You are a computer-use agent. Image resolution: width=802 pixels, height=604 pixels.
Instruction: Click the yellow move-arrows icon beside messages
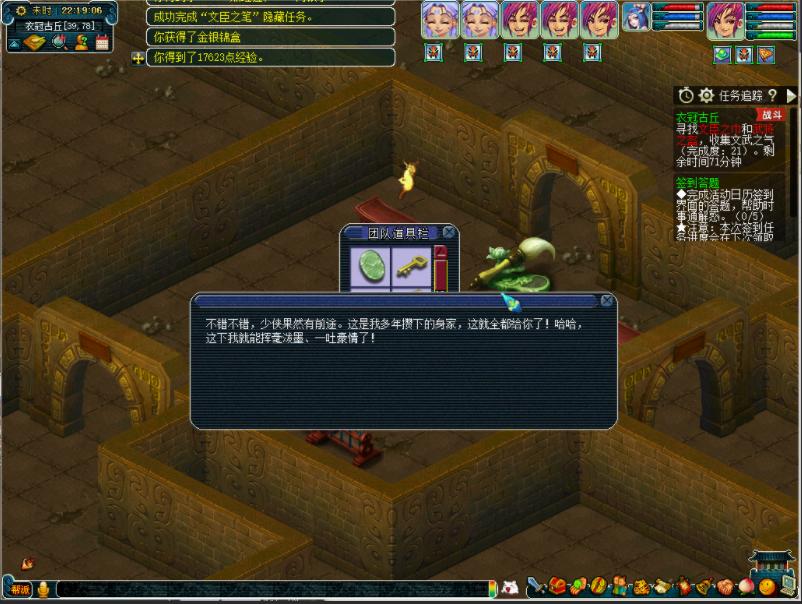(x=138, y=58)
